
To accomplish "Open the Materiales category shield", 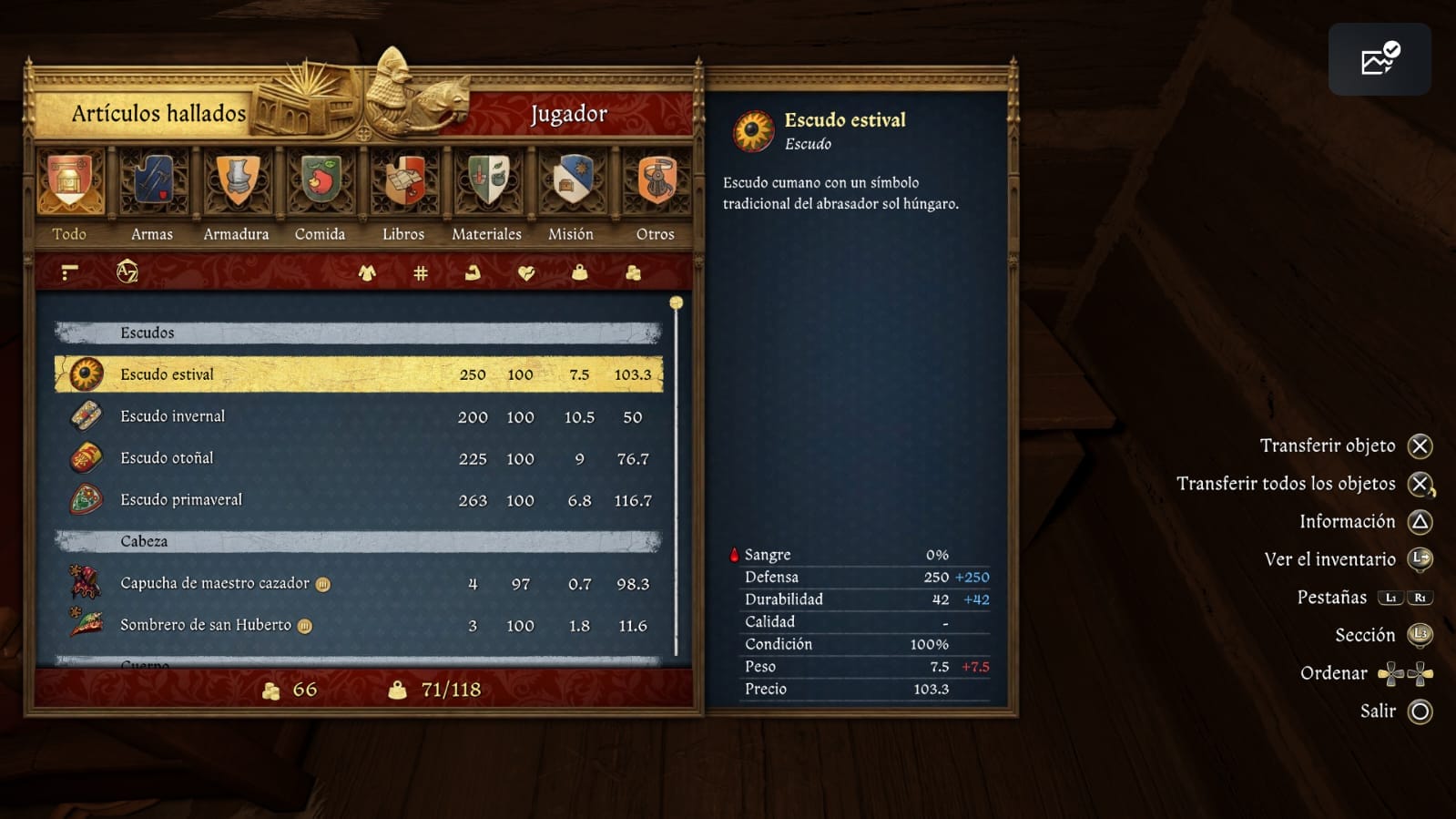I will 486,182.
